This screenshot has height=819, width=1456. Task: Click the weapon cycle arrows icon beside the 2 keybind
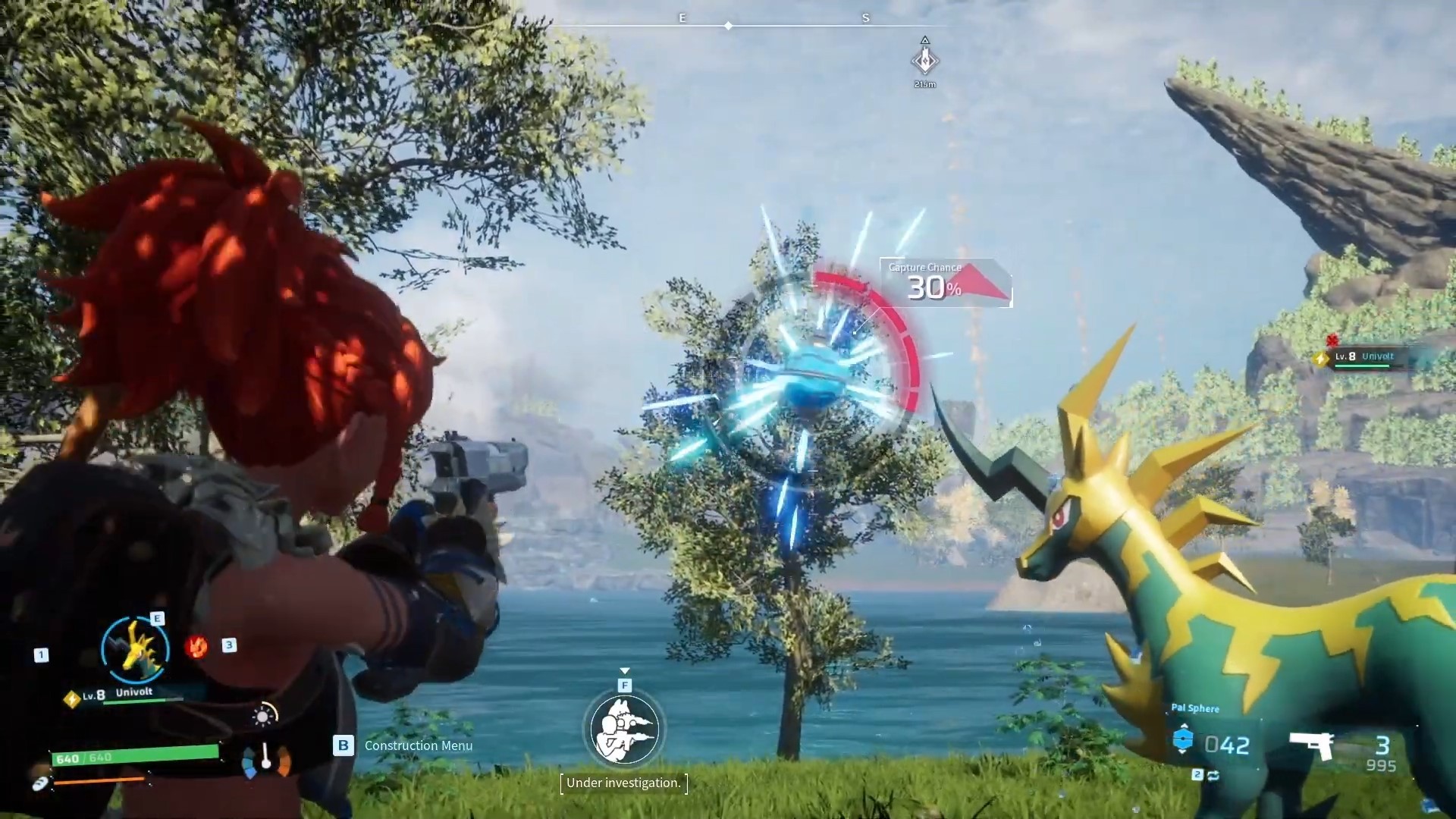click(x=1214, y=775)
